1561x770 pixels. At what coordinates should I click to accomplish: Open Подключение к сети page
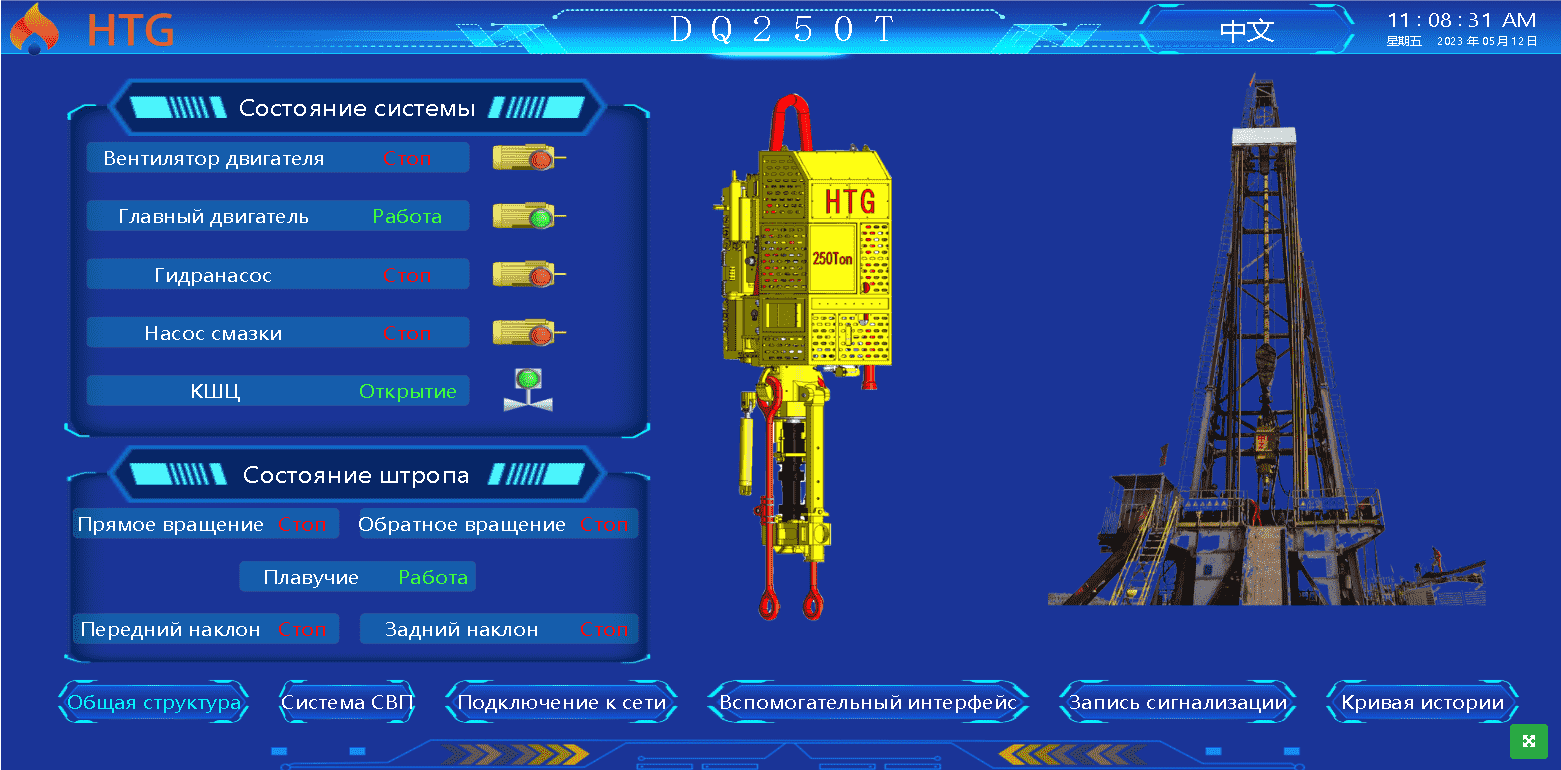coord(561,703)
